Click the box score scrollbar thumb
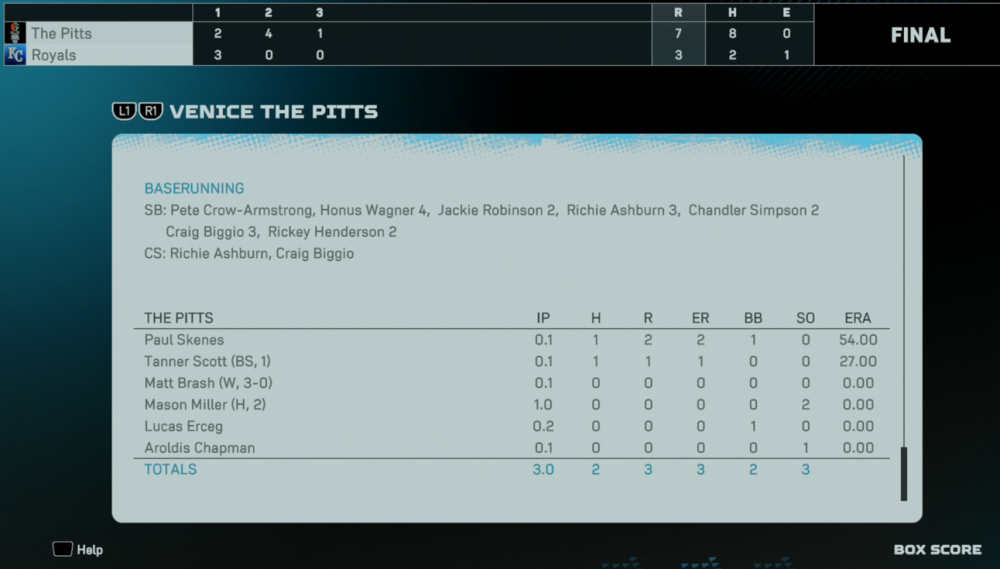This screenshot has height=569, width=1000. click(904, 473)
